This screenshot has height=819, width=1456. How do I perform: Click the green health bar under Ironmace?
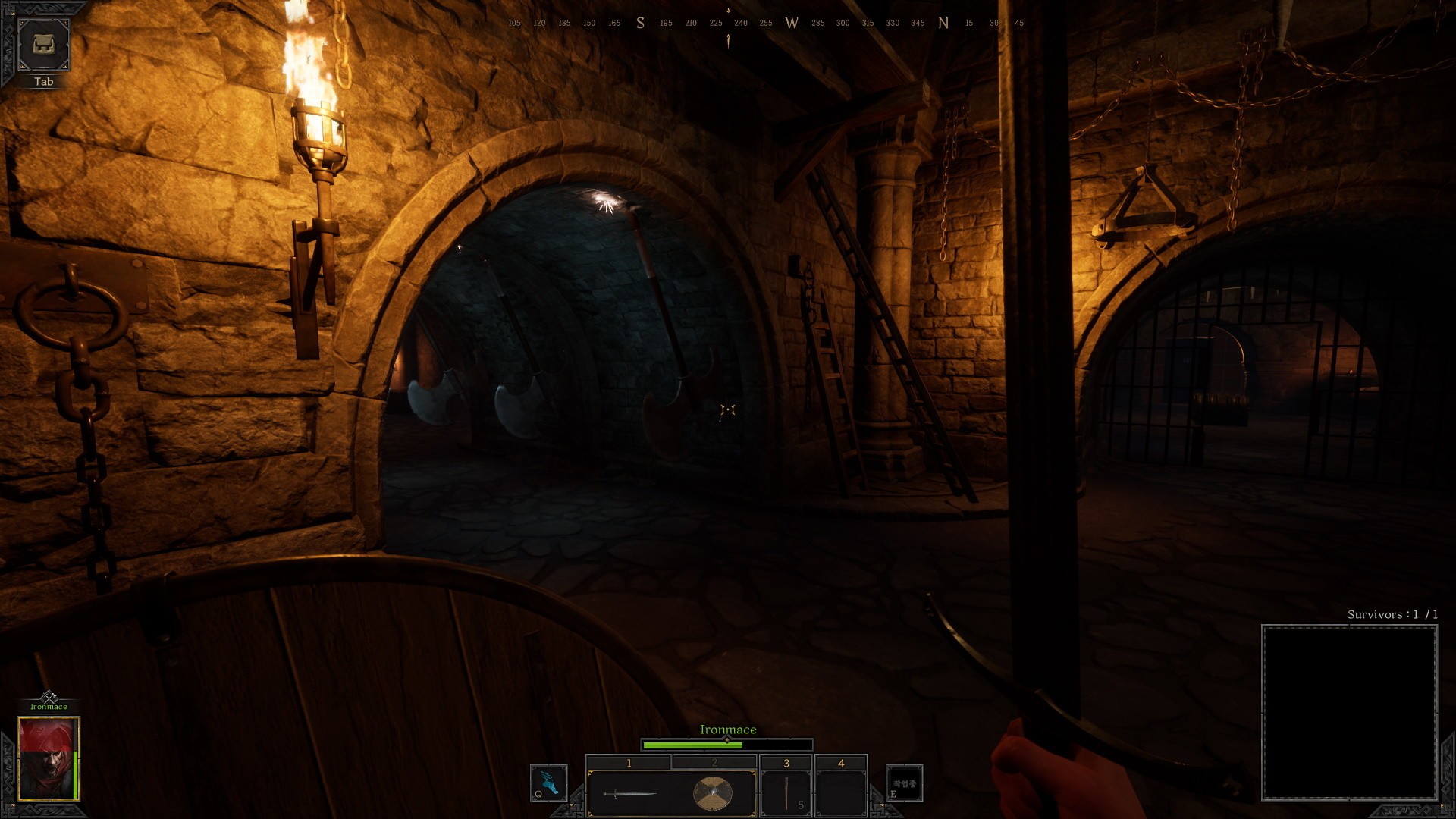pyautogui.click(x=694, y=745)
